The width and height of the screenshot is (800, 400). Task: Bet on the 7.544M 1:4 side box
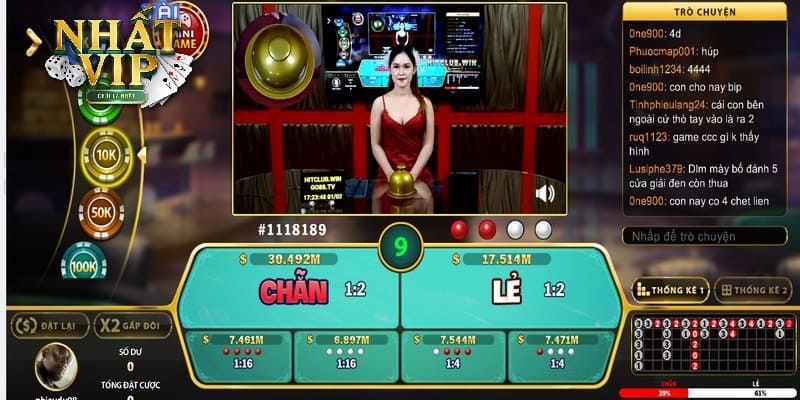pyautogui.click(x=454, y=354)
